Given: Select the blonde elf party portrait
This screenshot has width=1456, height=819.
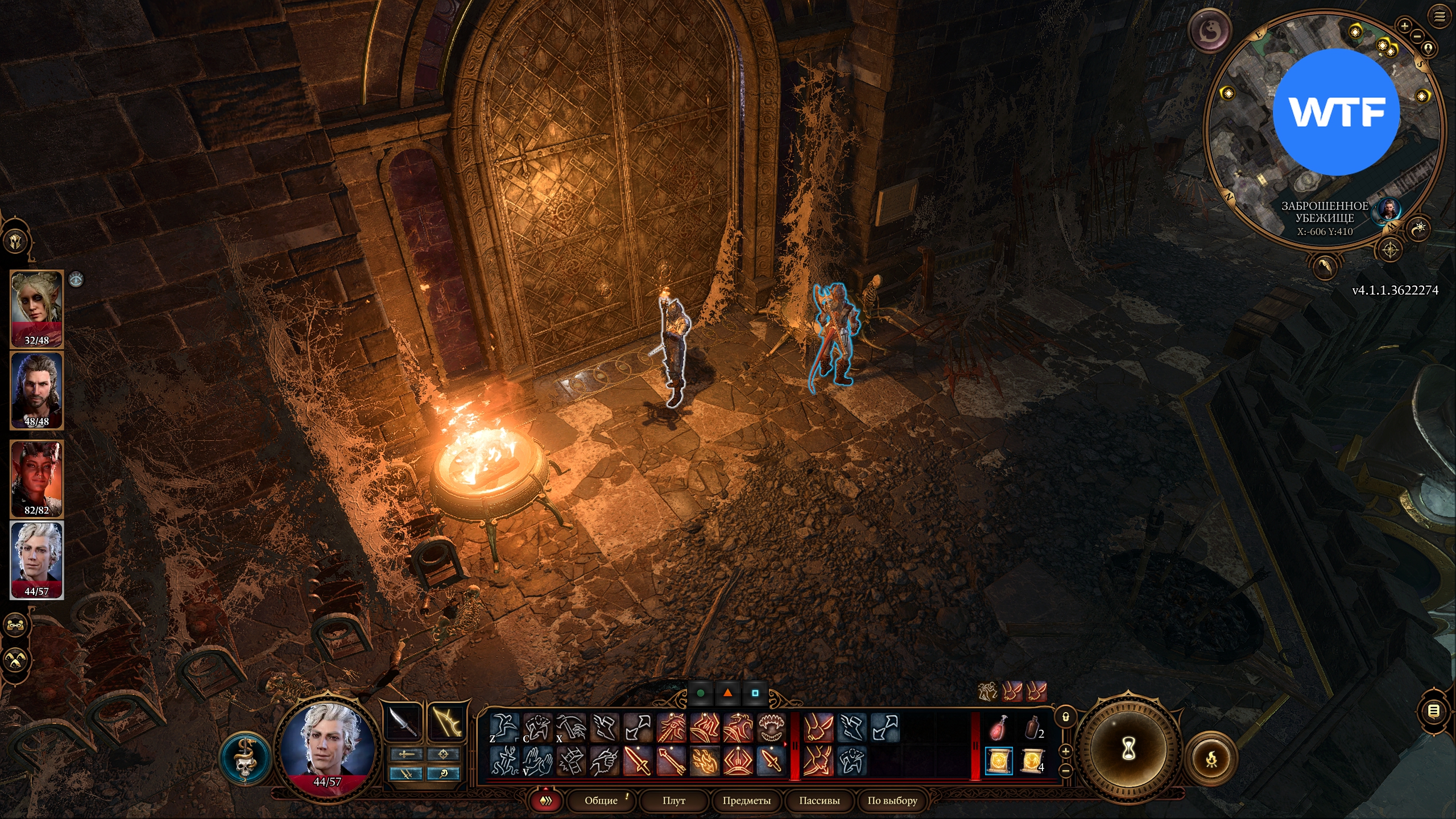Looking at the screenshot, I should [x=36, y=309].
